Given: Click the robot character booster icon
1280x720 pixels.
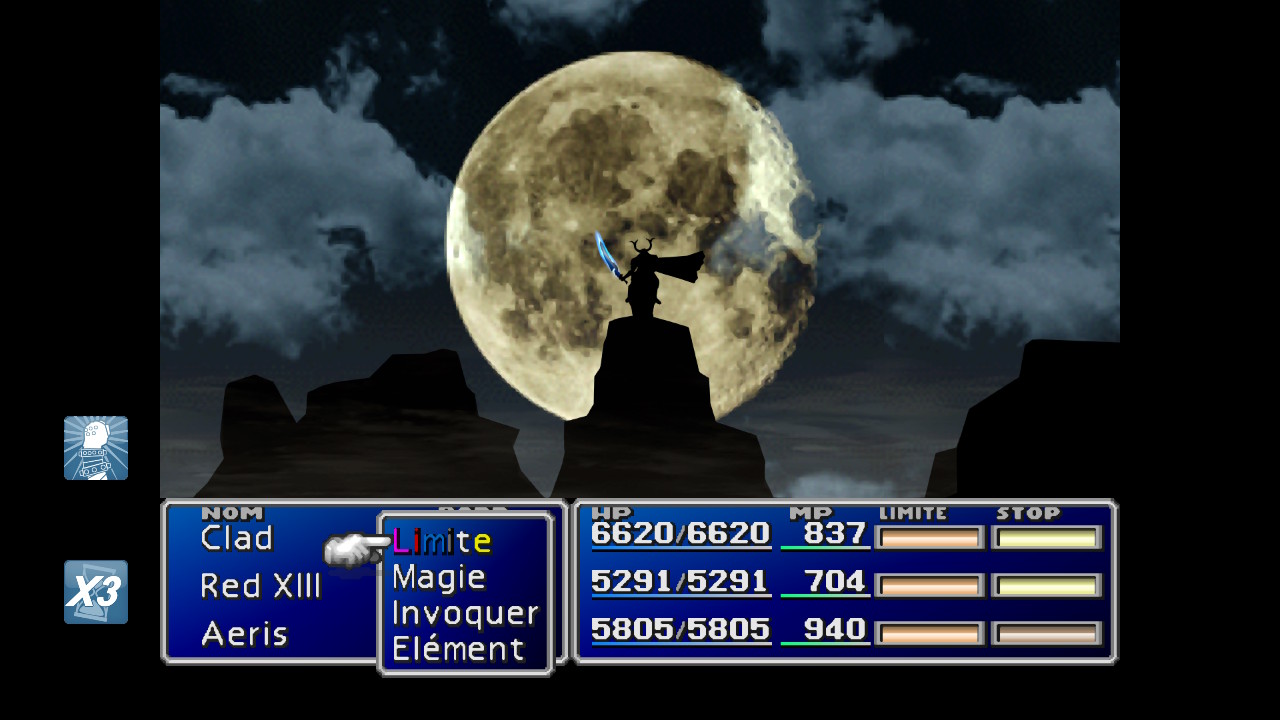Looking at the screenshot, I should tap(96, 448).
